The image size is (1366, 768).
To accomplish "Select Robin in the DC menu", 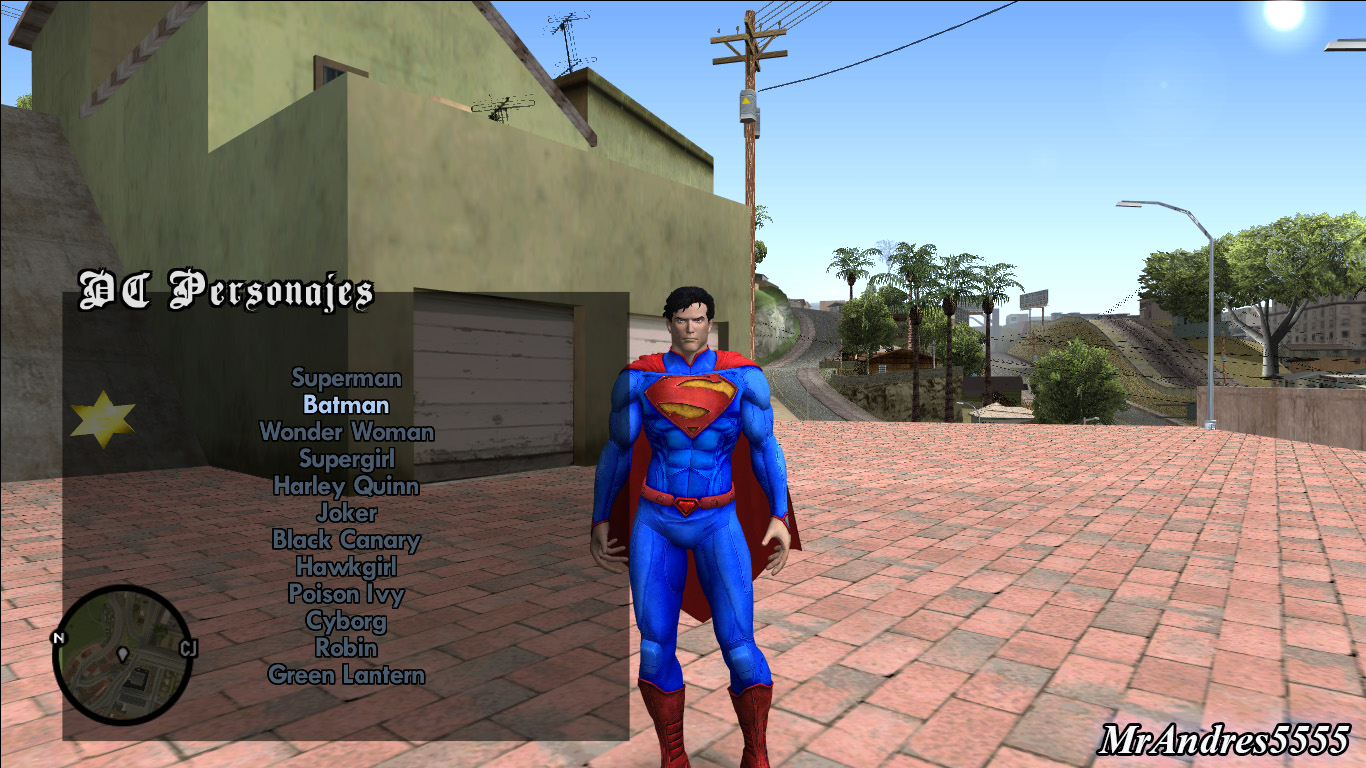I will pos(346,649).
